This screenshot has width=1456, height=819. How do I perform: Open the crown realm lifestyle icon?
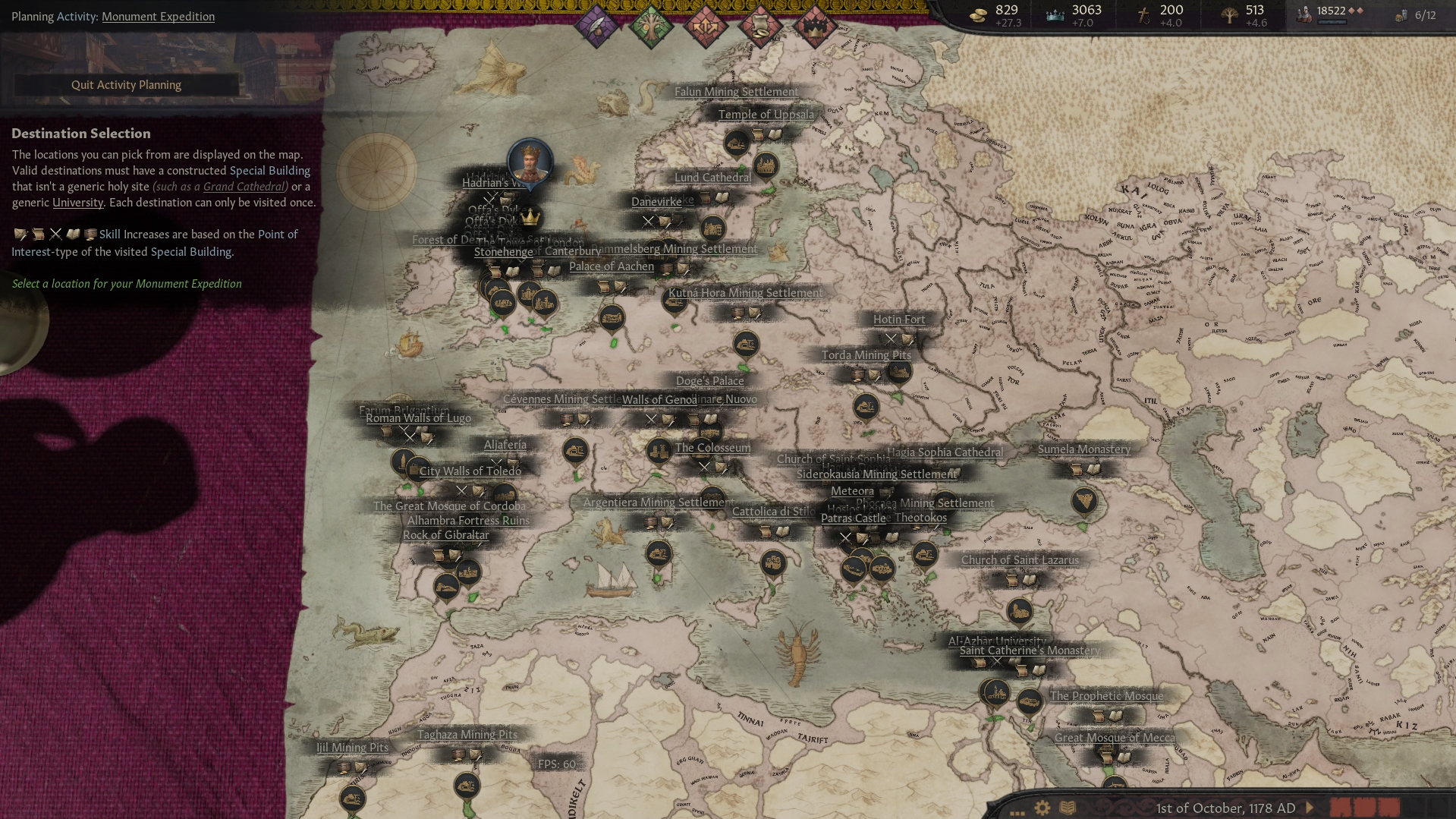(x=814, y=27)
